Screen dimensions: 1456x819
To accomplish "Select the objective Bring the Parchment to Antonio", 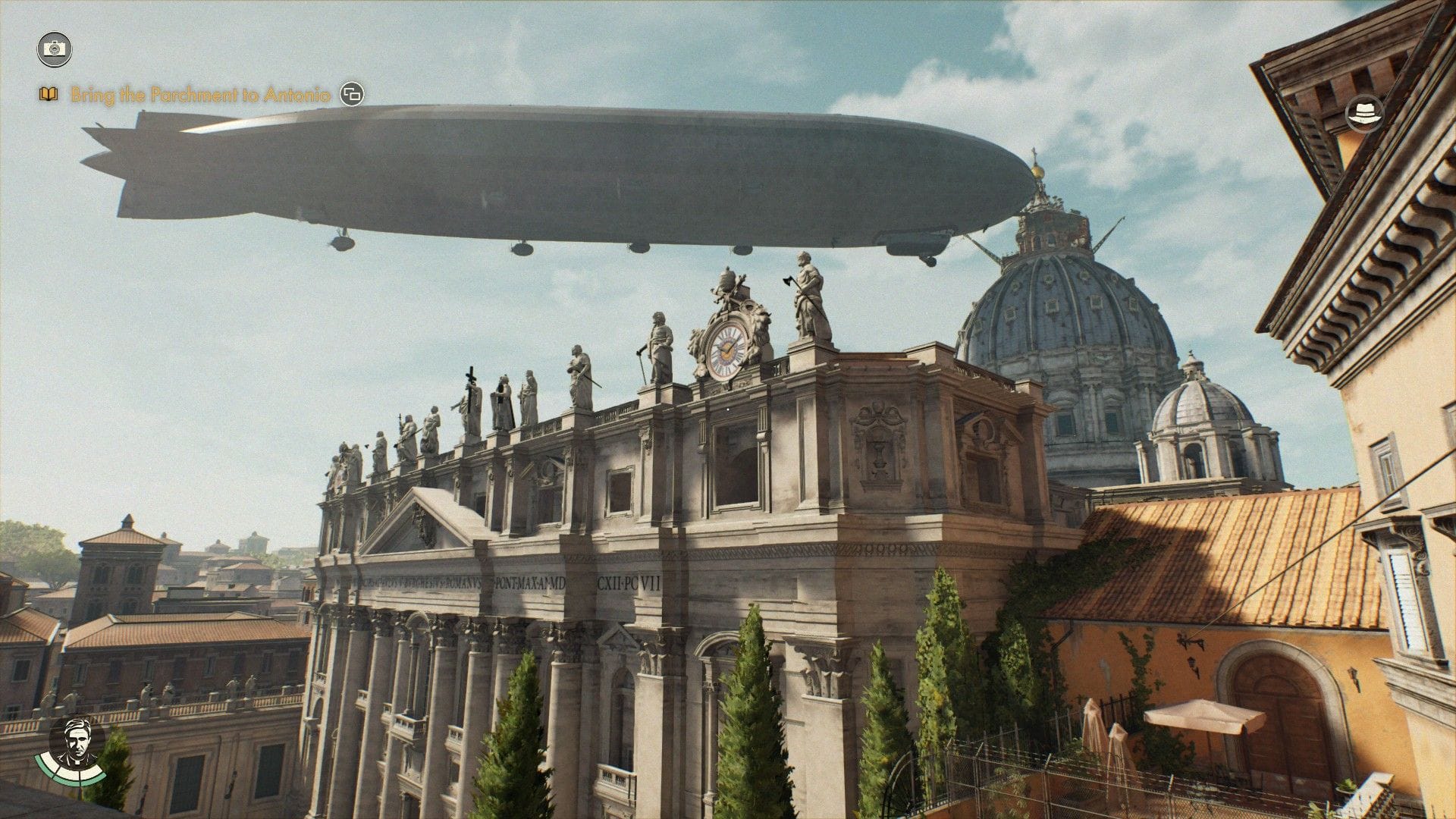I will click(201, 95).
